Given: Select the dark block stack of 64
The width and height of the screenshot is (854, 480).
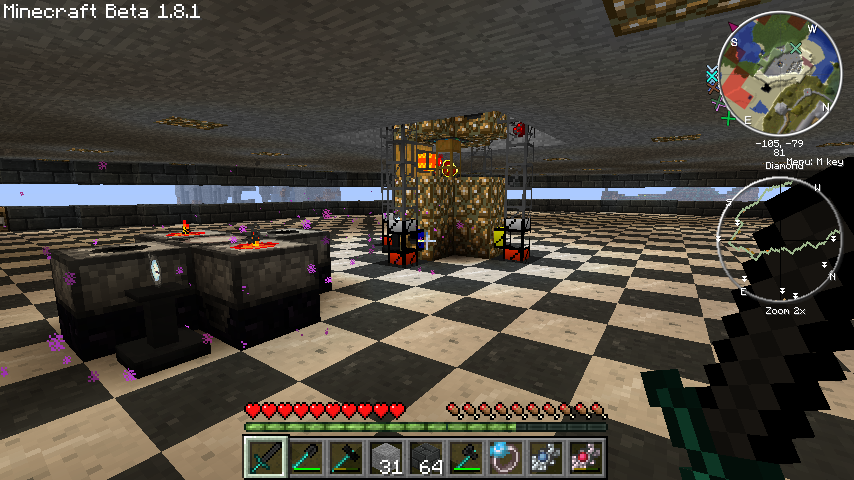Looking at the screenshot, I should click(x=426, y=458).
